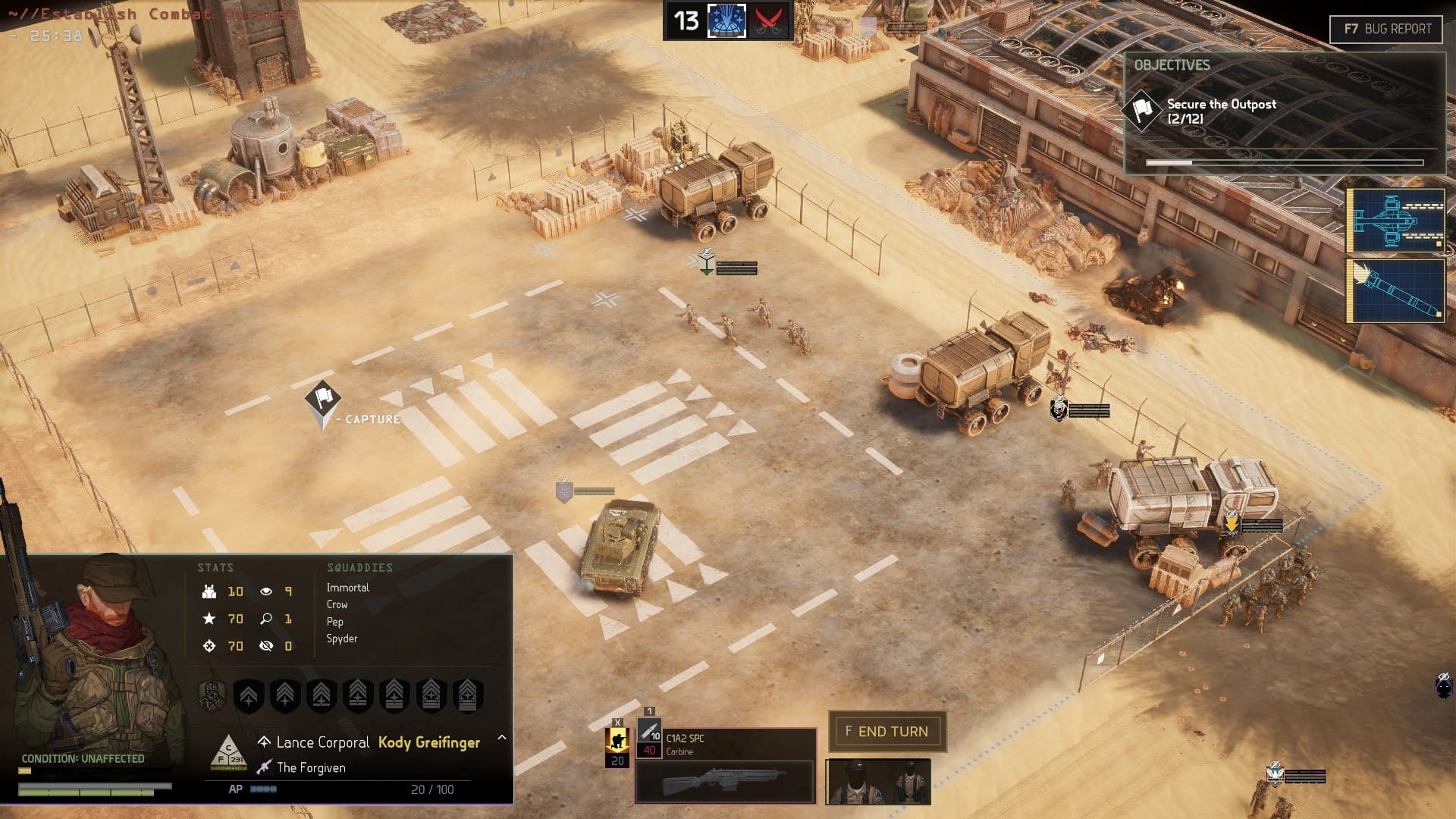Open the F7 Bug Report button
Image resolution: width=1456 pixels, height=819 pixels.
tap(1385, 29)
